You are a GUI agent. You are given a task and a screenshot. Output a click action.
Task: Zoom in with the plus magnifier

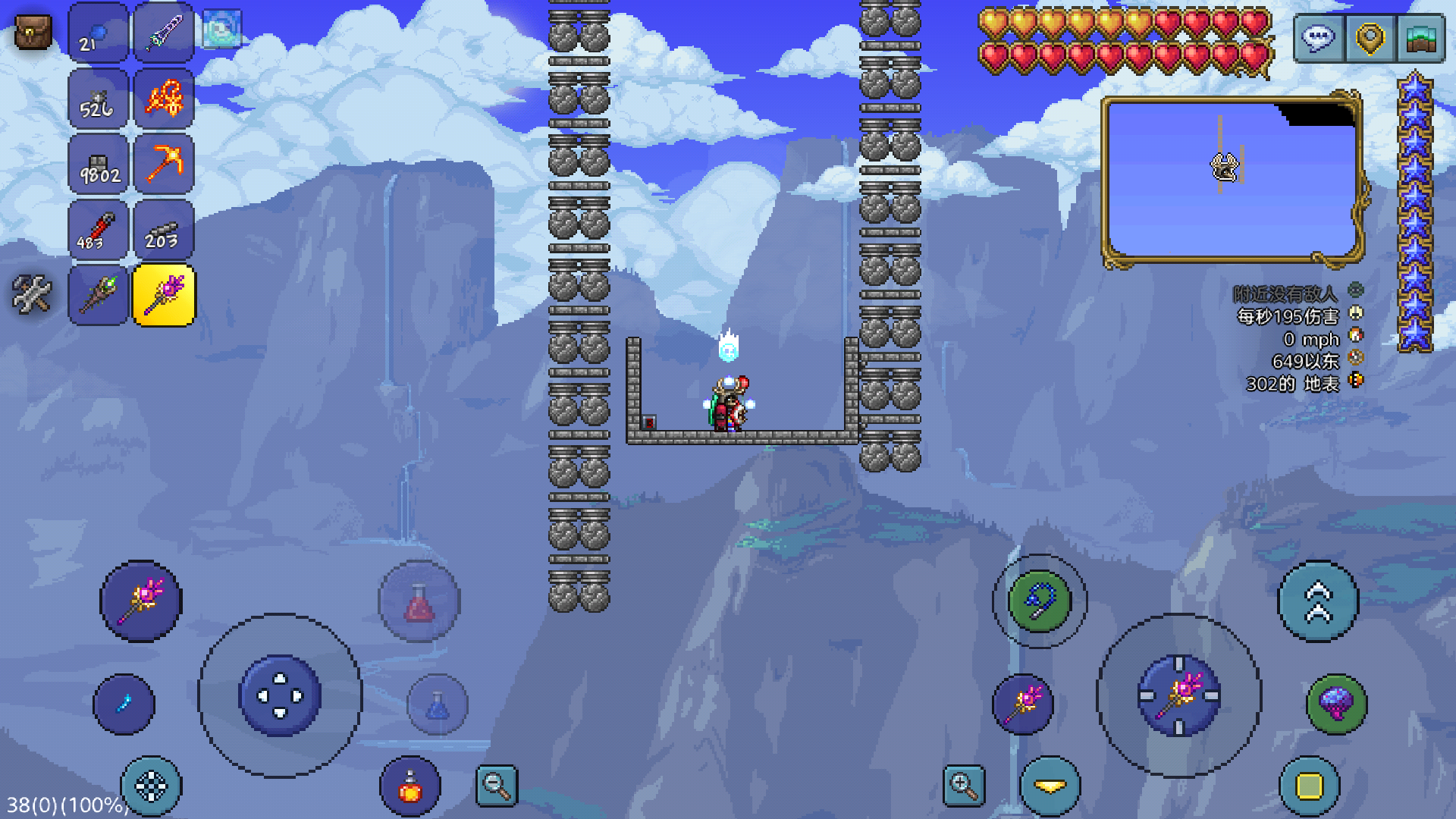(x=964, y=786)
